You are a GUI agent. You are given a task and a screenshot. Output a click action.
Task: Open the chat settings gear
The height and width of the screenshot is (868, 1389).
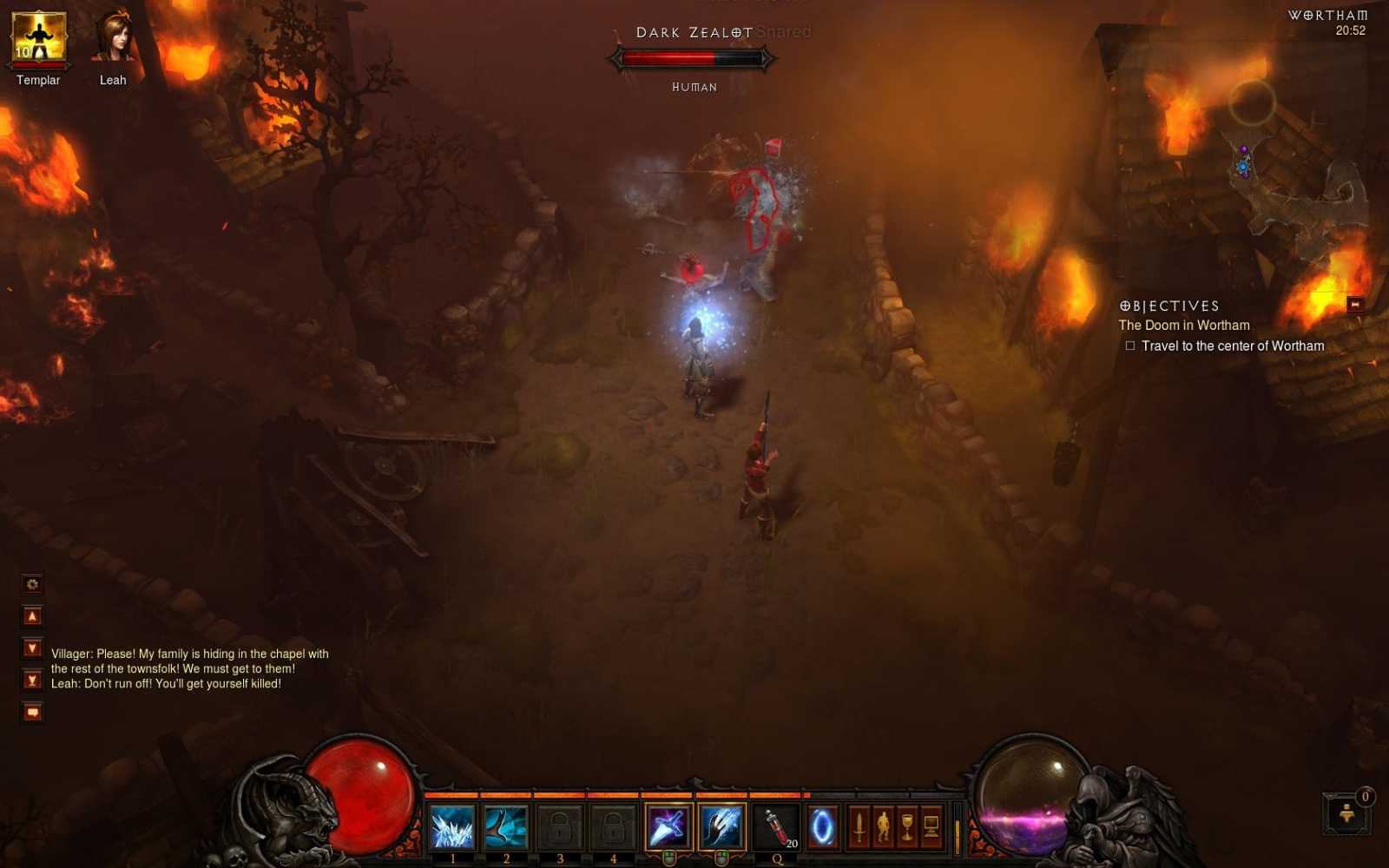pyautogui.click(x=31, y=584)
